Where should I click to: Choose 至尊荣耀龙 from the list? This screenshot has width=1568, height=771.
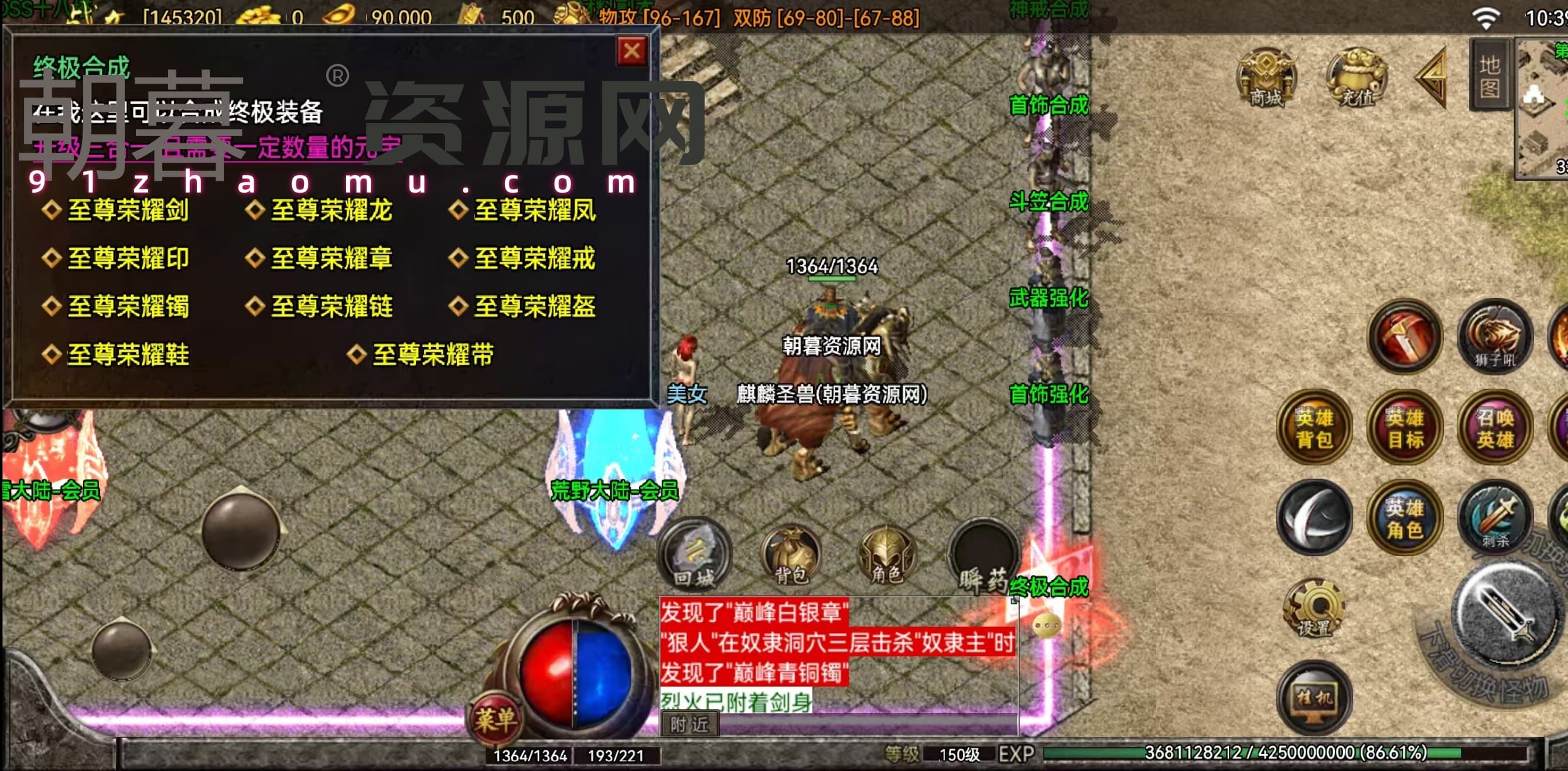click(x=330, y=210)
